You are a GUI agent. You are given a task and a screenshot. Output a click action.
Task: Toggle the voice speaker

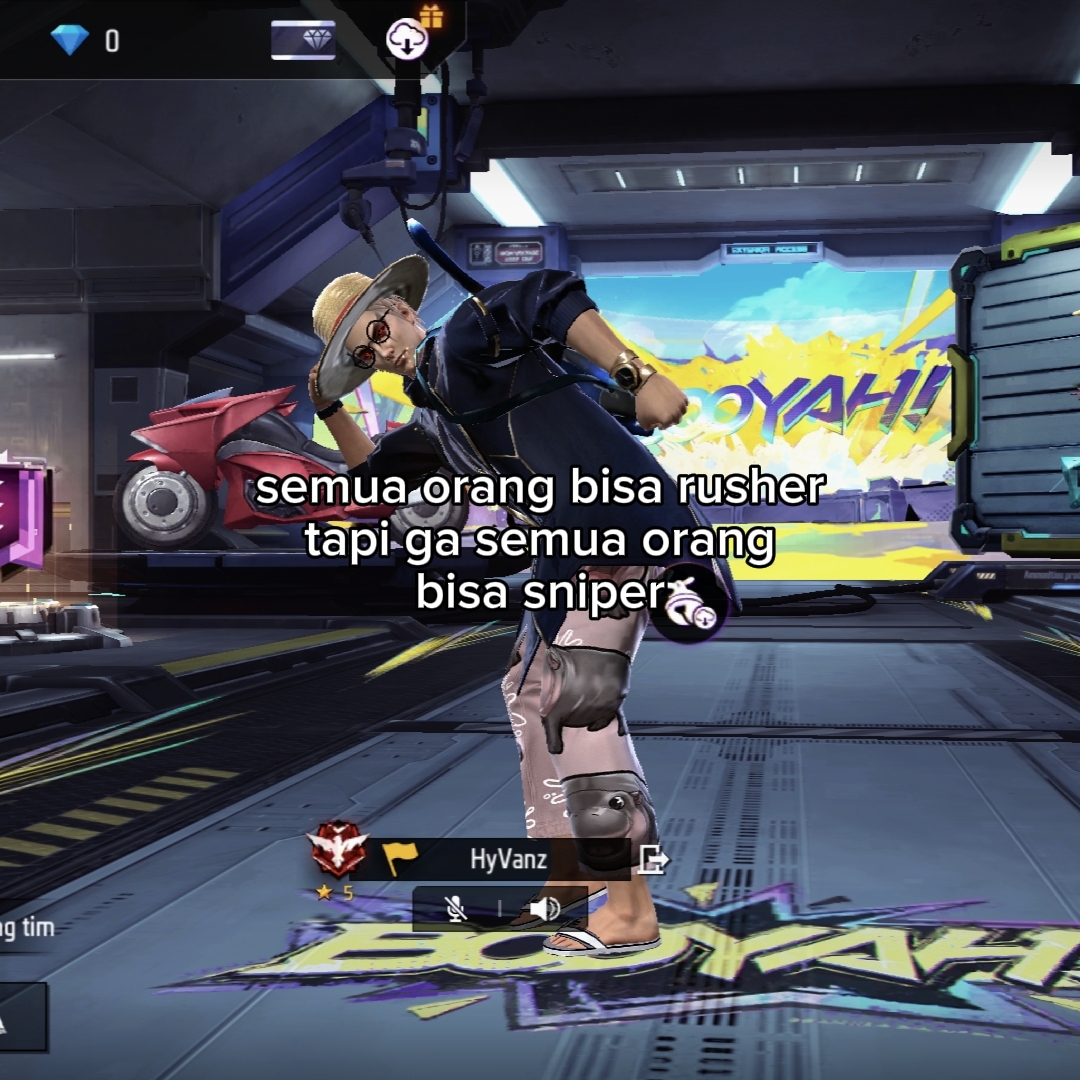[x=544, y=908]
